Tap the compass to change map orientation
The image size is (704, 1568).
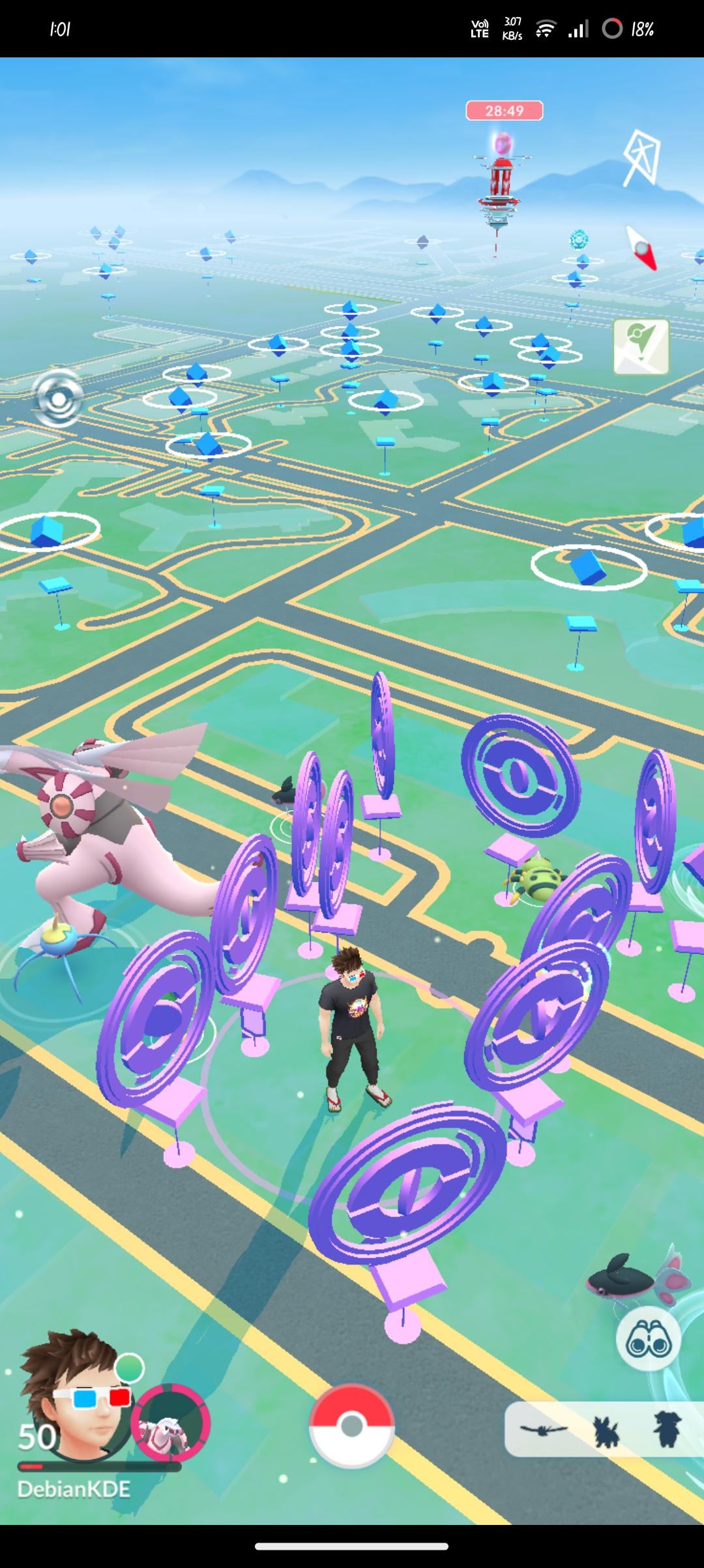click(x=641, y=249)
